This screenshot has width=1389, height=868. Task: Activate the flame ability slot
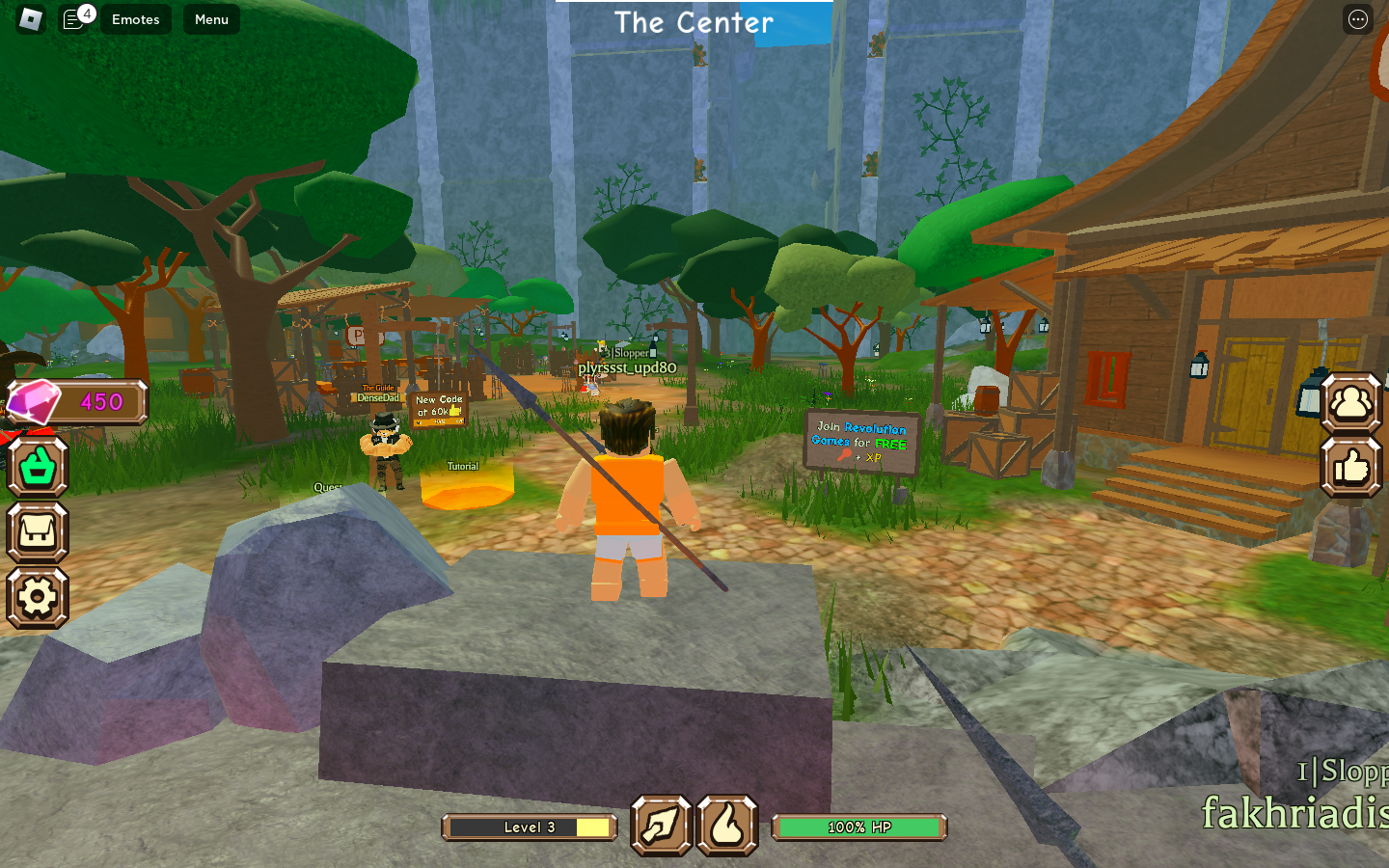(x=727, y=826)
